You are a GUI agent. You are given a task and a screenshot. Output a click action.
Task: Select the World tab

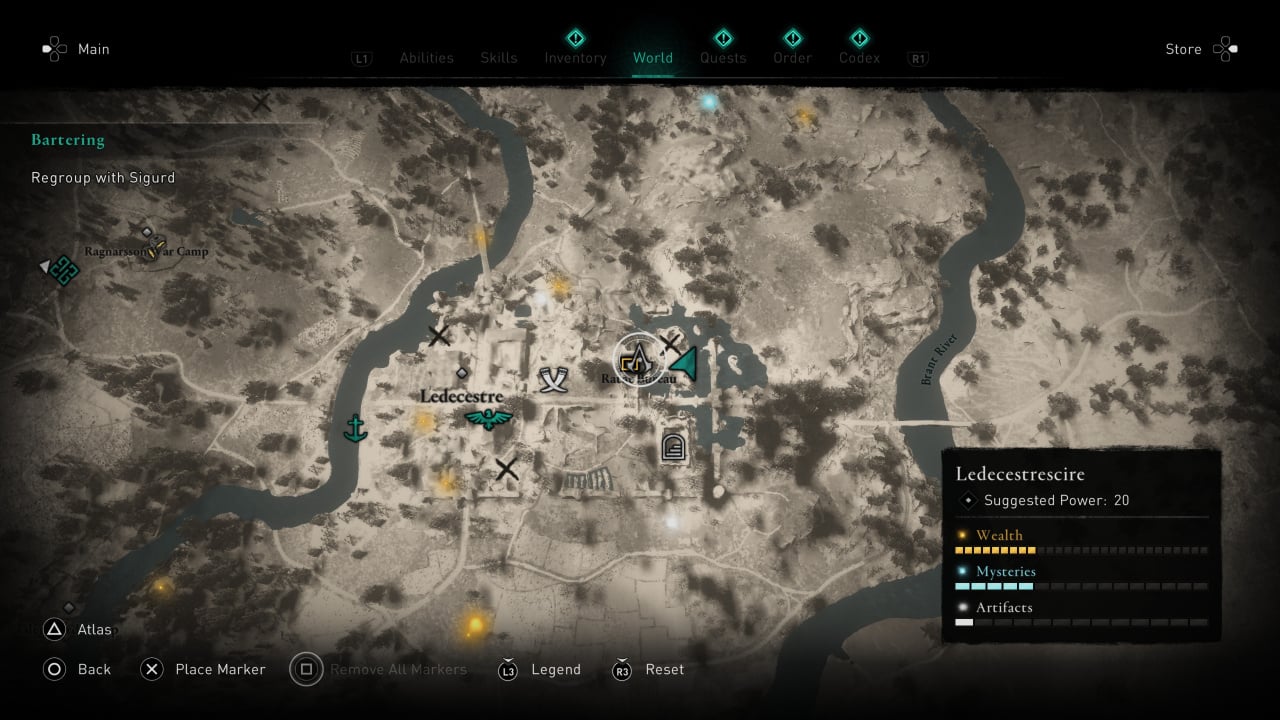coord(653,58)
